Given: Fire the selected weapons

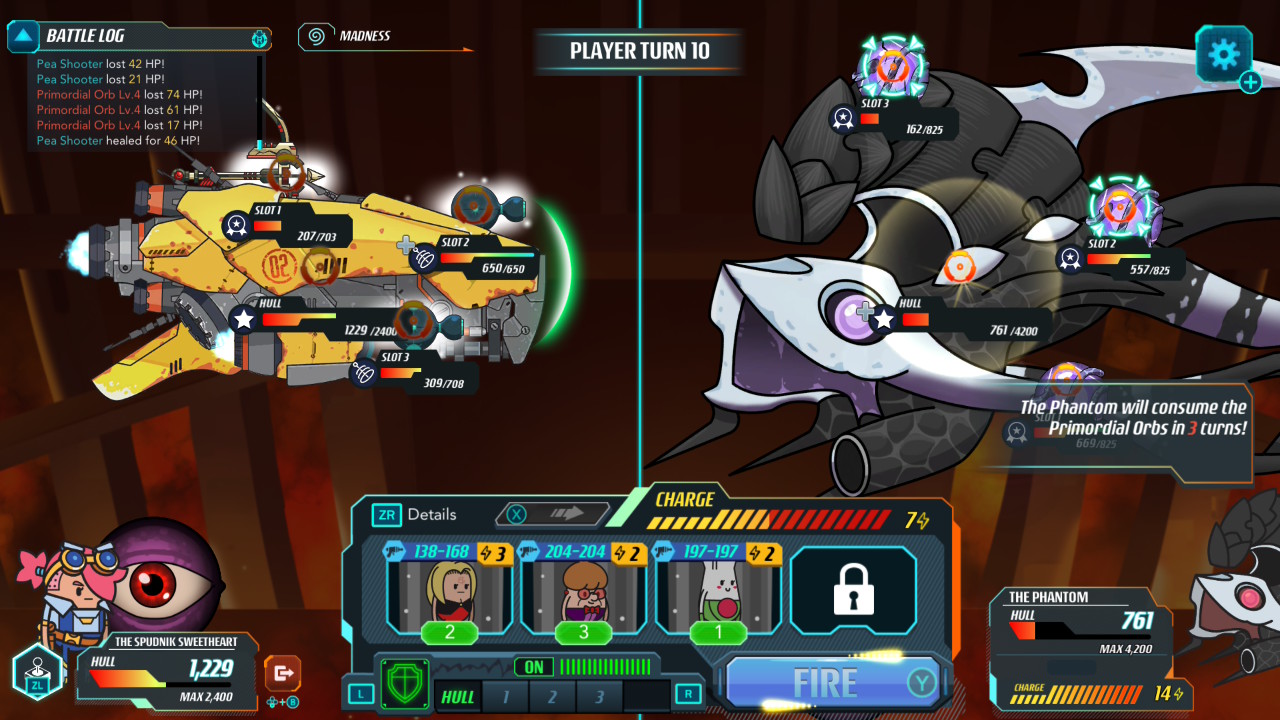Looking at the screenshot, I should (x=828, y=683).
